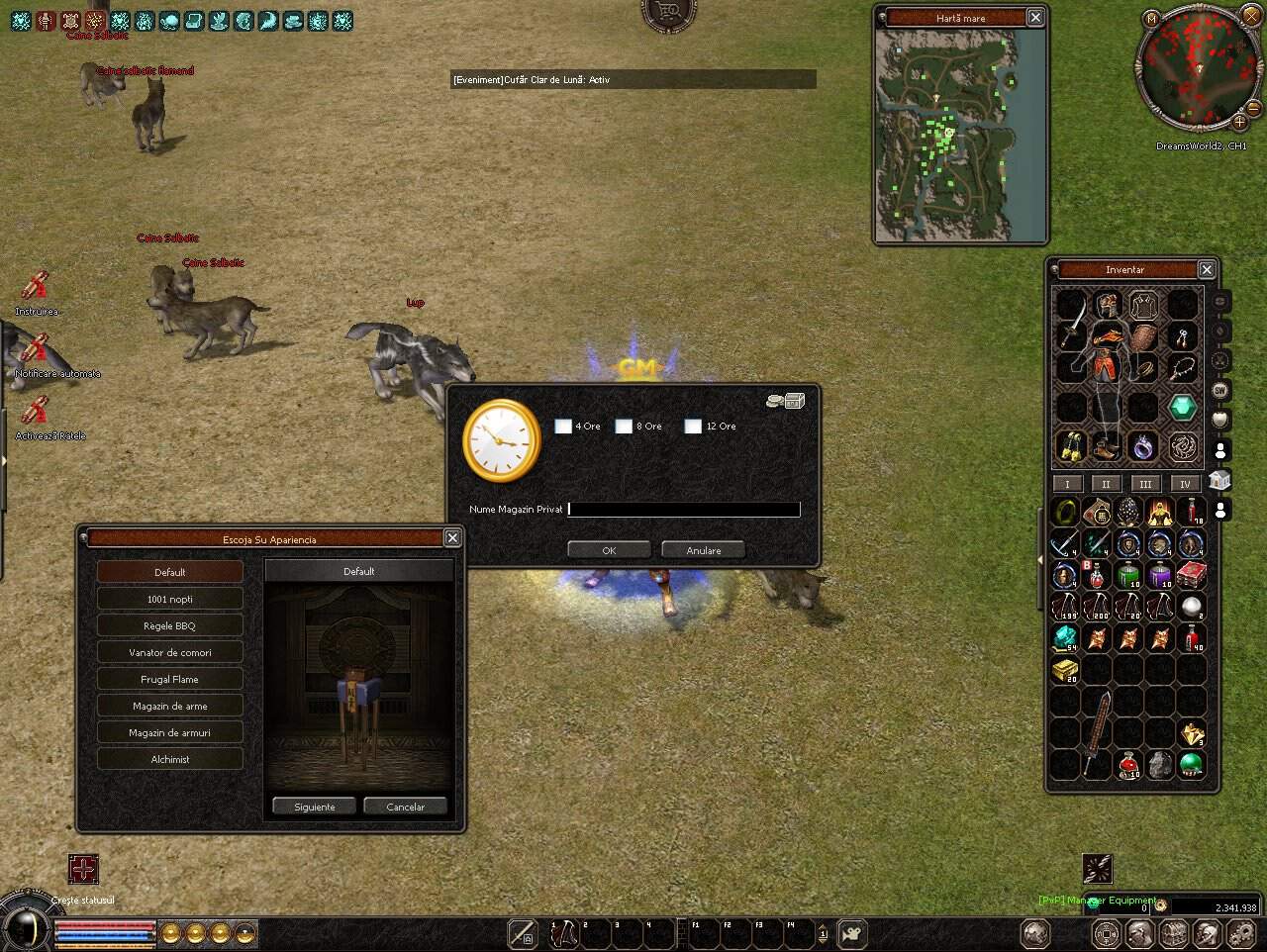Close the Hartă mare map window
Screen dimensions: 1267x952
1035,18
